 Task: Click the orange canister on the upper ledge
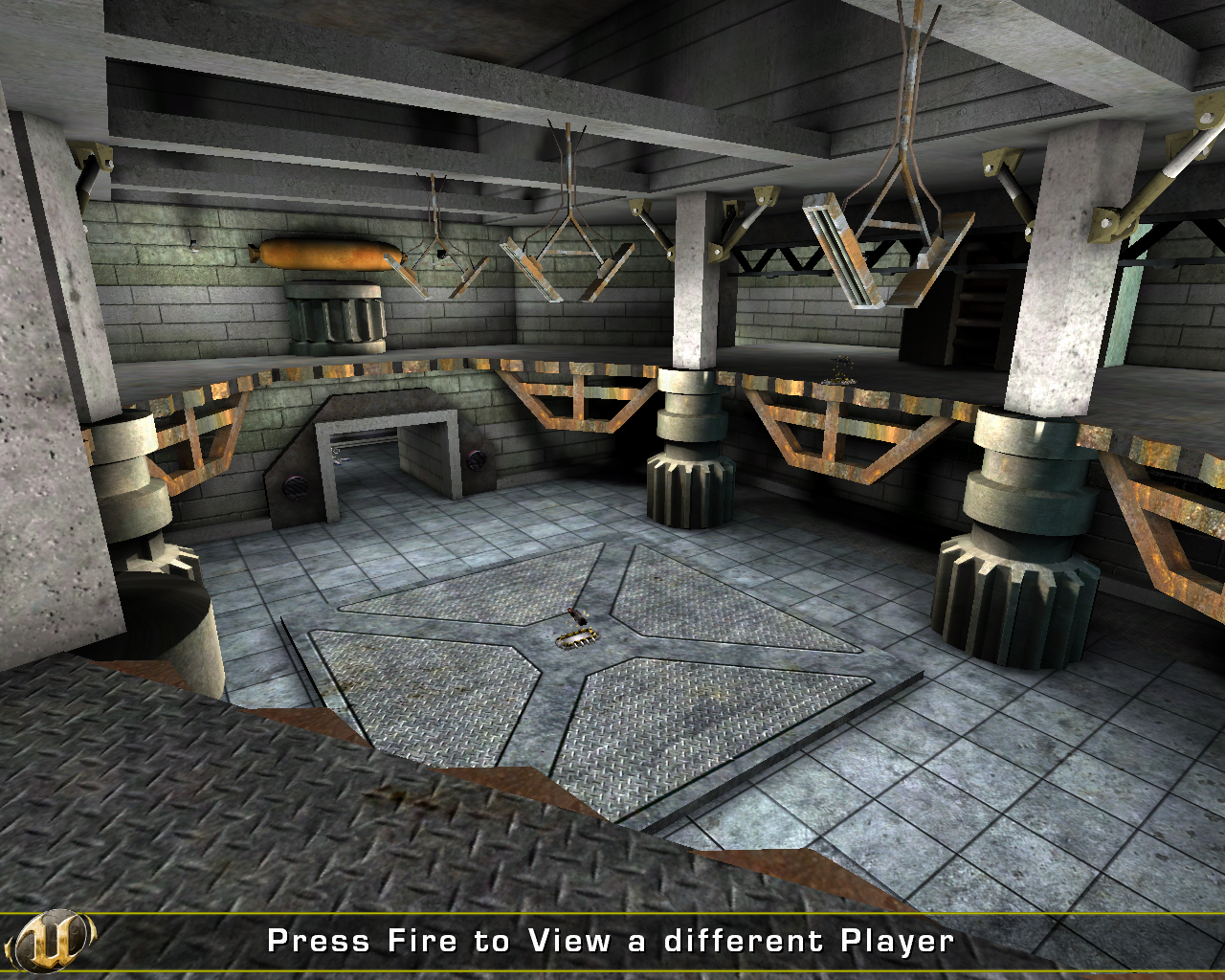pyautogui.click(x=325, y=256)
